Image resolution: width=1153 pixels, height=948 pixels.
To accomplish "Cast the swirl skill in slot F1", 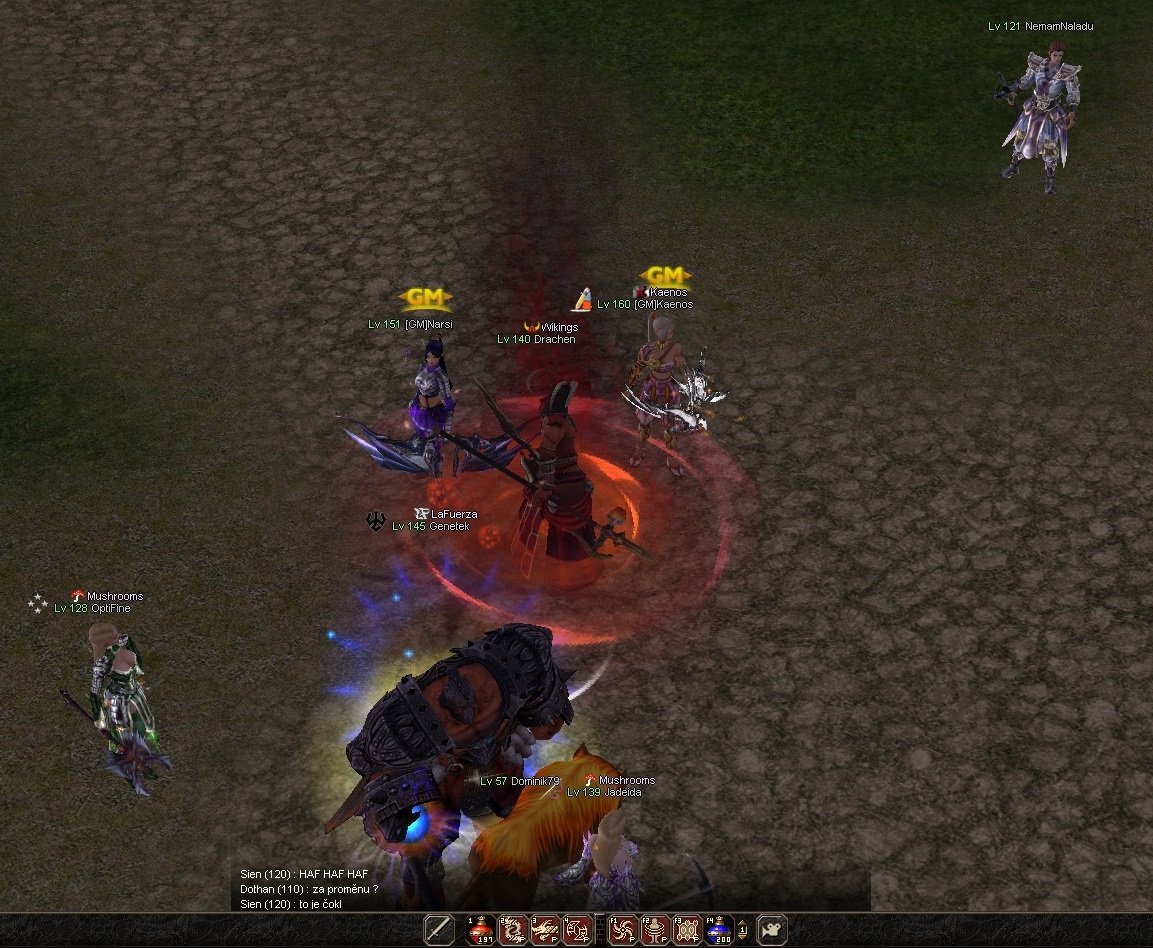I will [623, 930].
